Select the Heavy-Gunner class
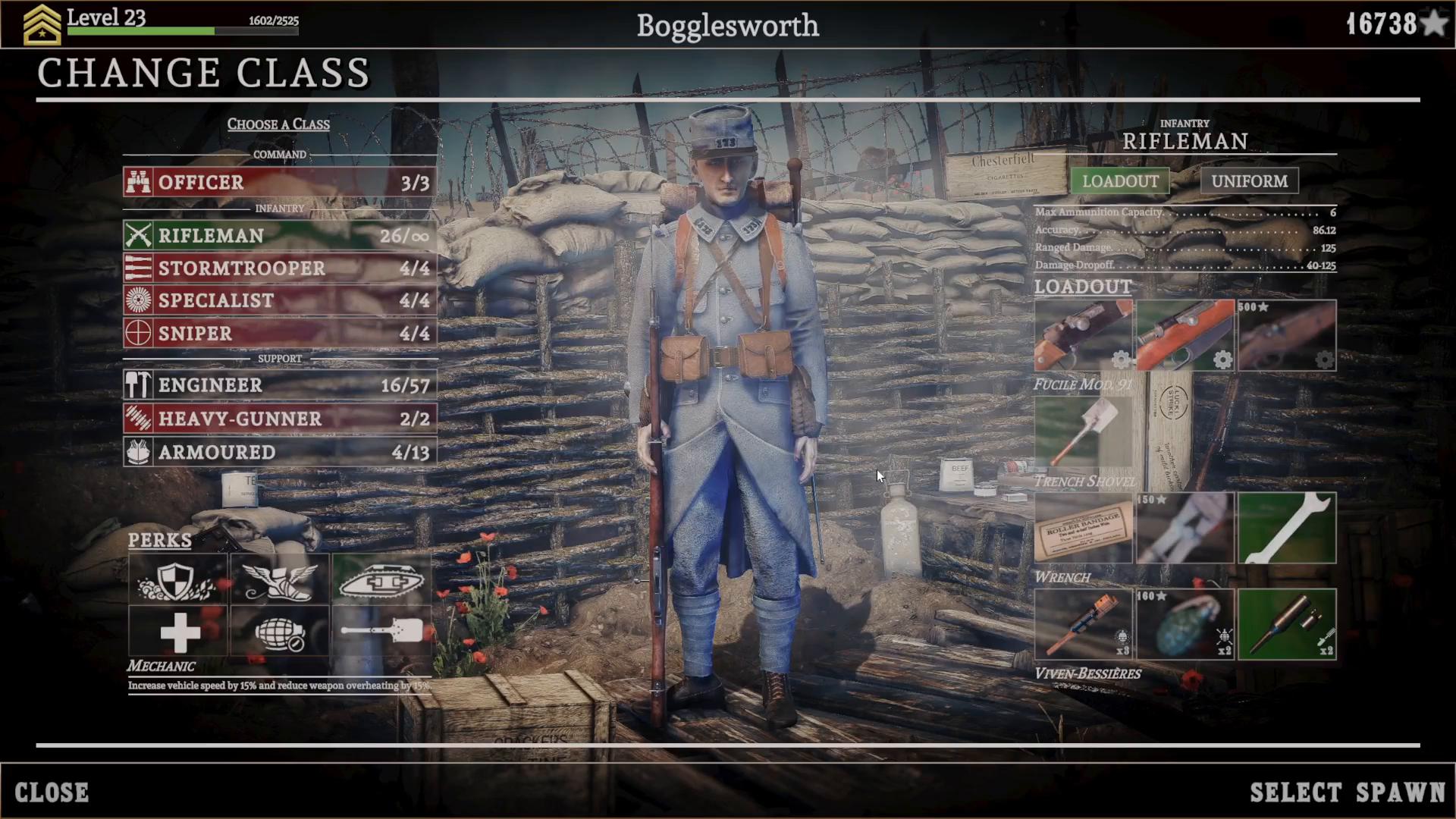This screenshot has width=1456, height=819. pyautogui.click(x=280, y=419)
